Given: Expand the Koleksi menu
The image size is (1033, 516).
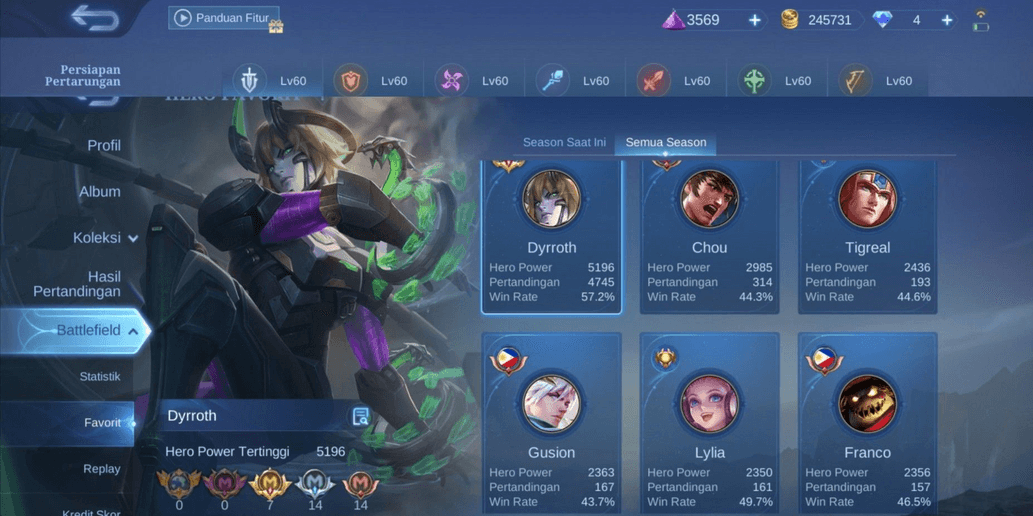Looking at the screenshot, I should [x=105, y=238].
